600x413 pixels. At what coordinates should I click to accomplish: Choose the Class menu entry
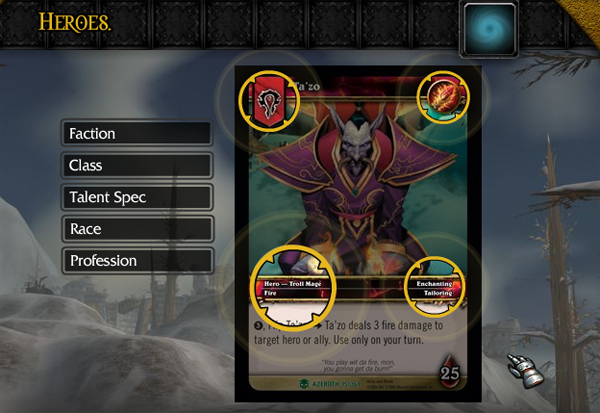(137, 165)
